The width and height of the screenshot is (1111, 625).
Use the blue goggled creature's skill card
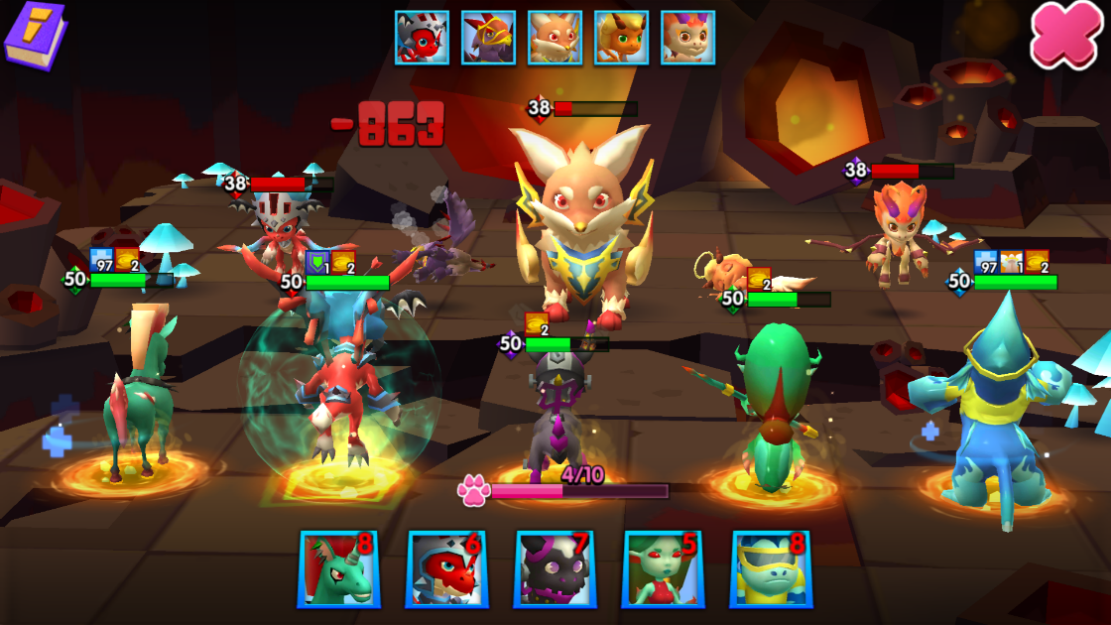771,569
